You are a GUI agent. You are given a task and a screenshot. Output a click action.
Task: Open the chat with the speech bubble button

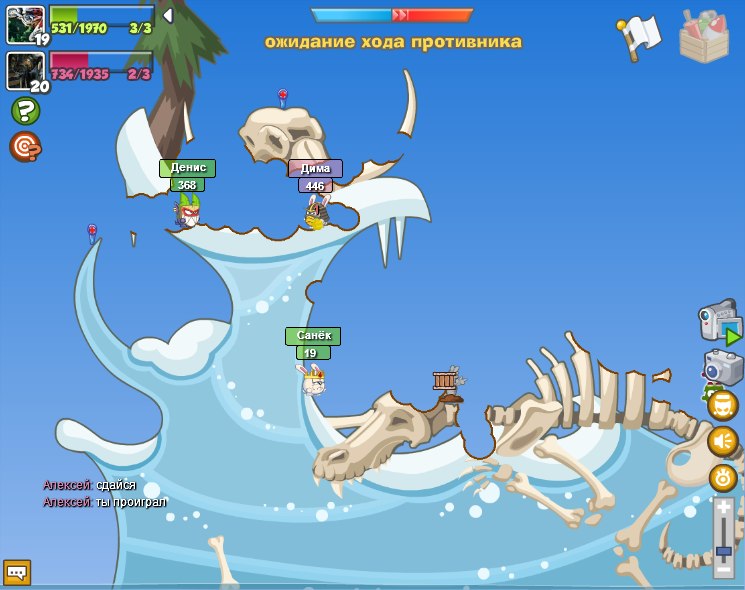pos(17,572)
